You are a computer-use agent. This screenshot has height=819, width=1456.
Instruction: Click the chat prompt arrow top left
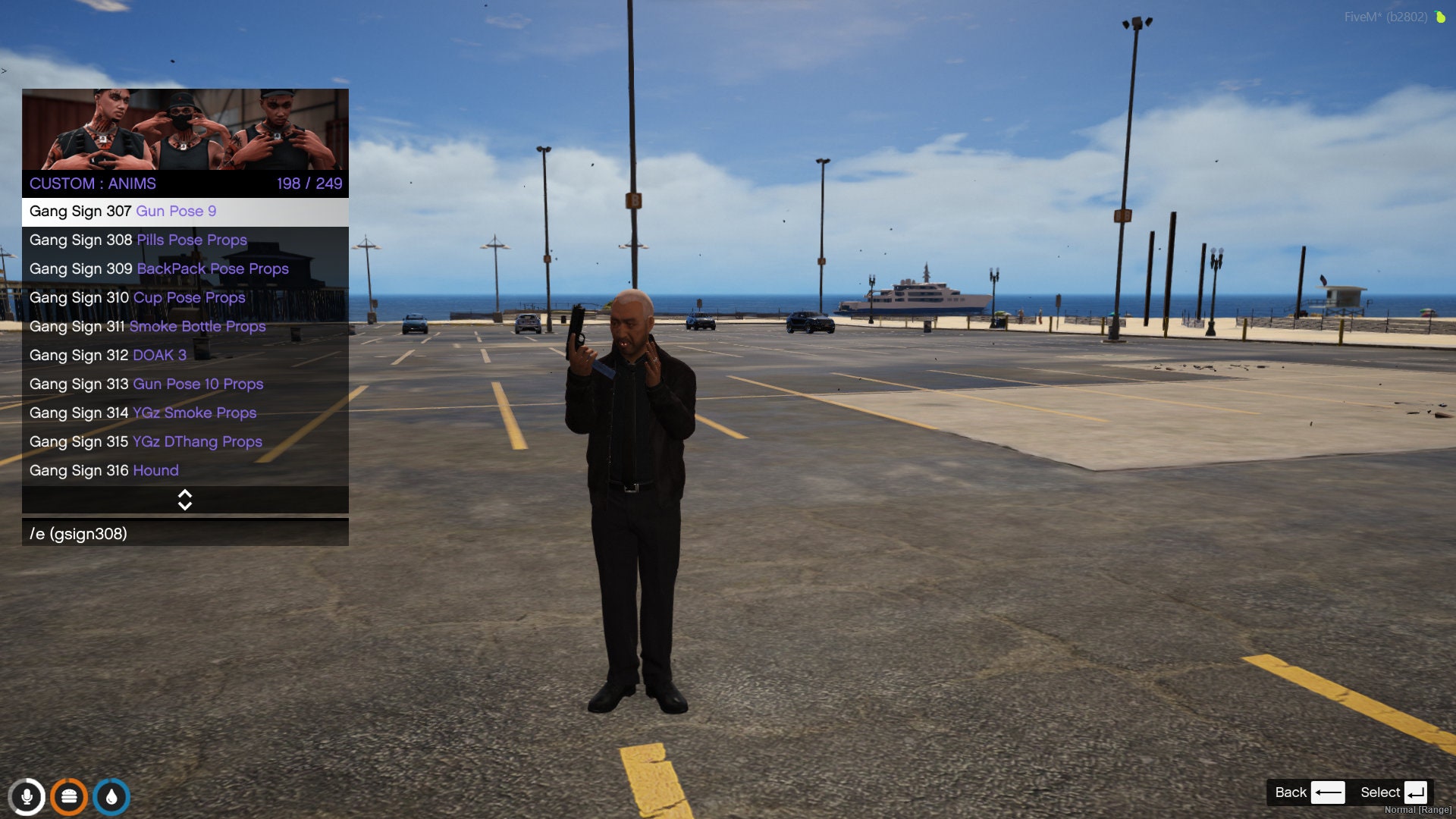point(5,69)
